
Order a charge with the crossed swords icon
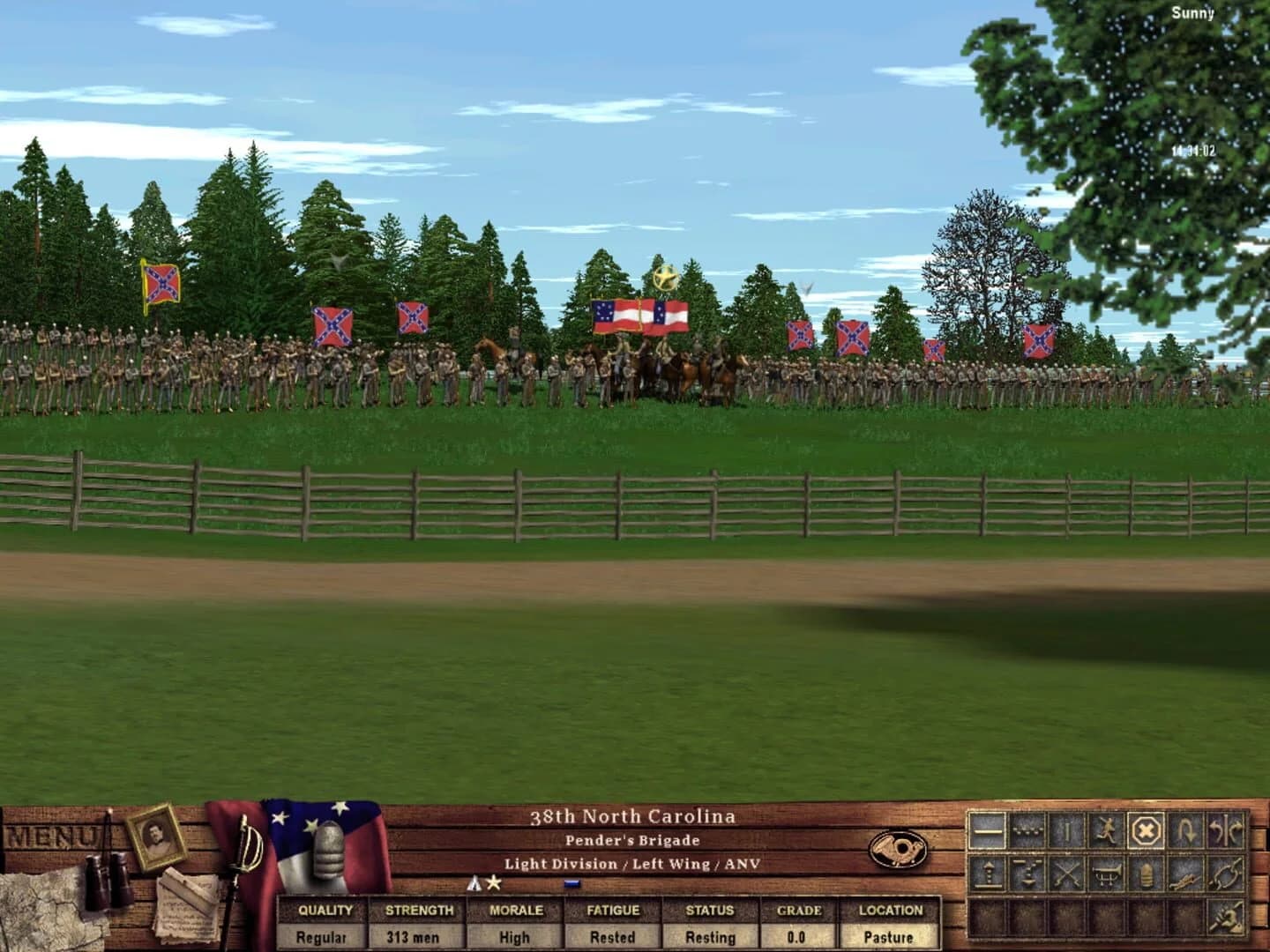pos(1067,874)
